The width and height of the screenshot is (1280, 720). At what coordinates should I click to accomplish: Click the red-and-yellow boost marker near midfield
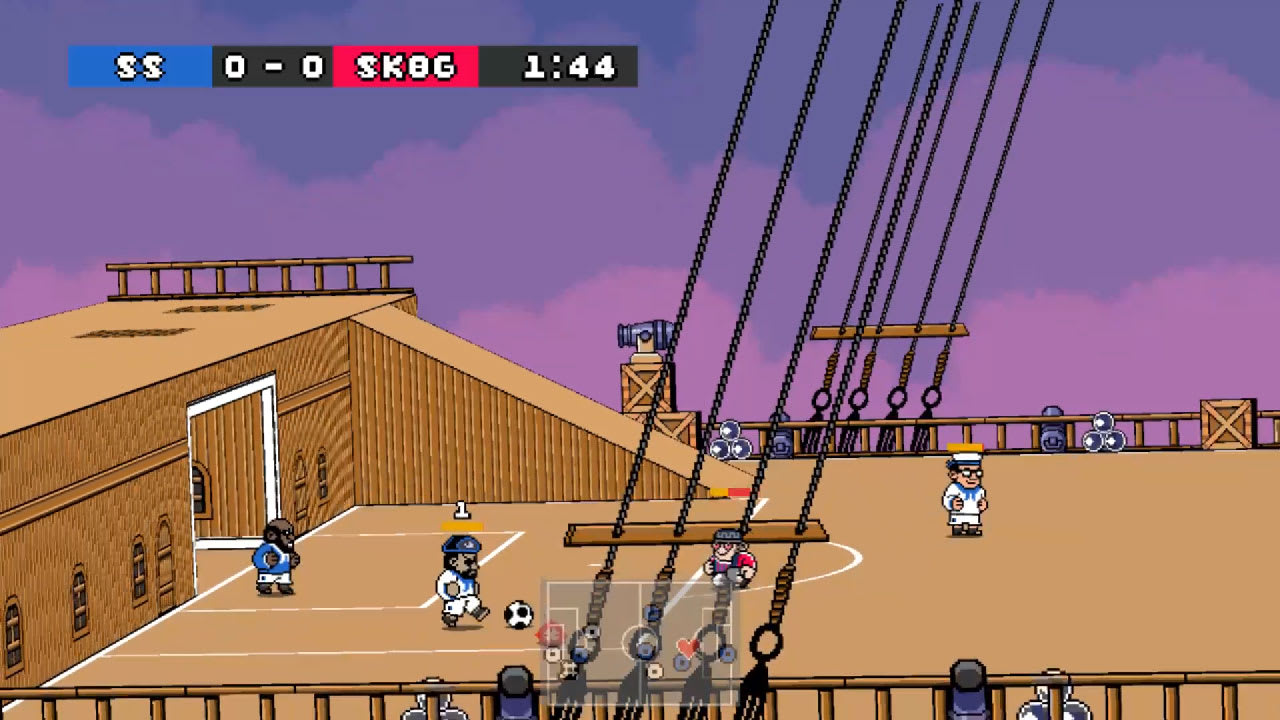point(730,491)
